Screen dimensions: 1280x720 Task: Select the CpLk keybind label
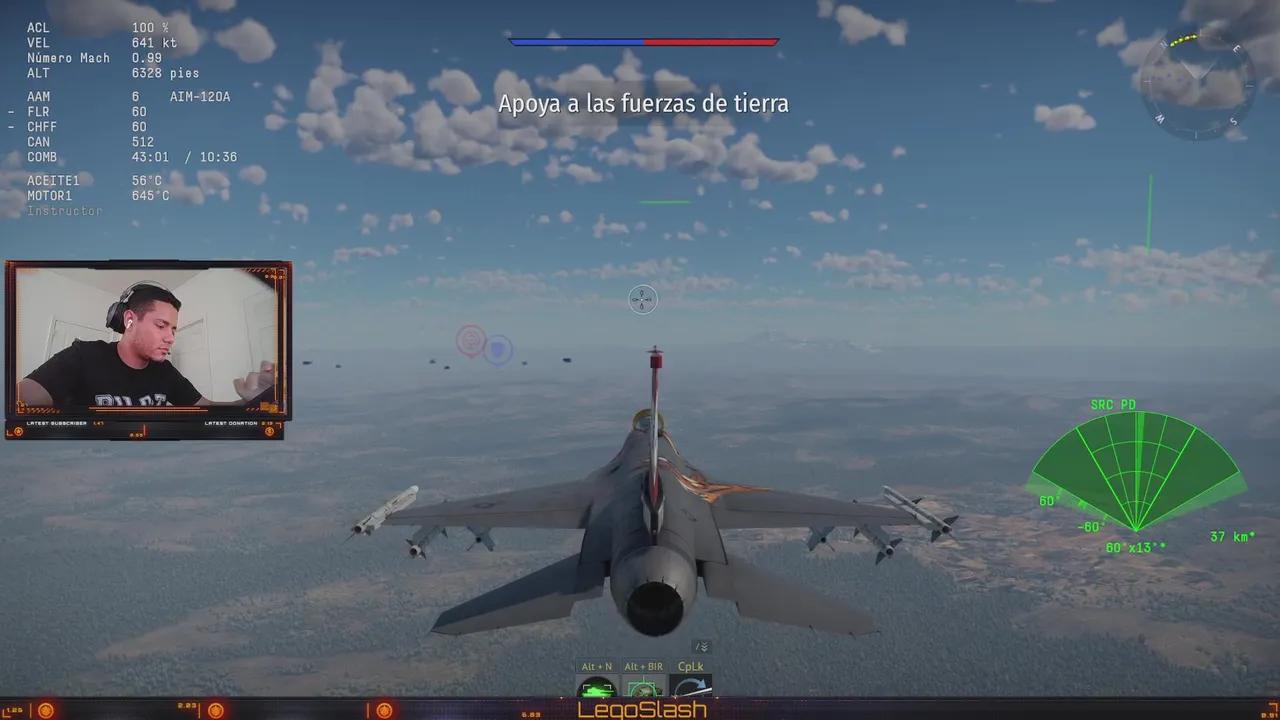tap(689, 665)
